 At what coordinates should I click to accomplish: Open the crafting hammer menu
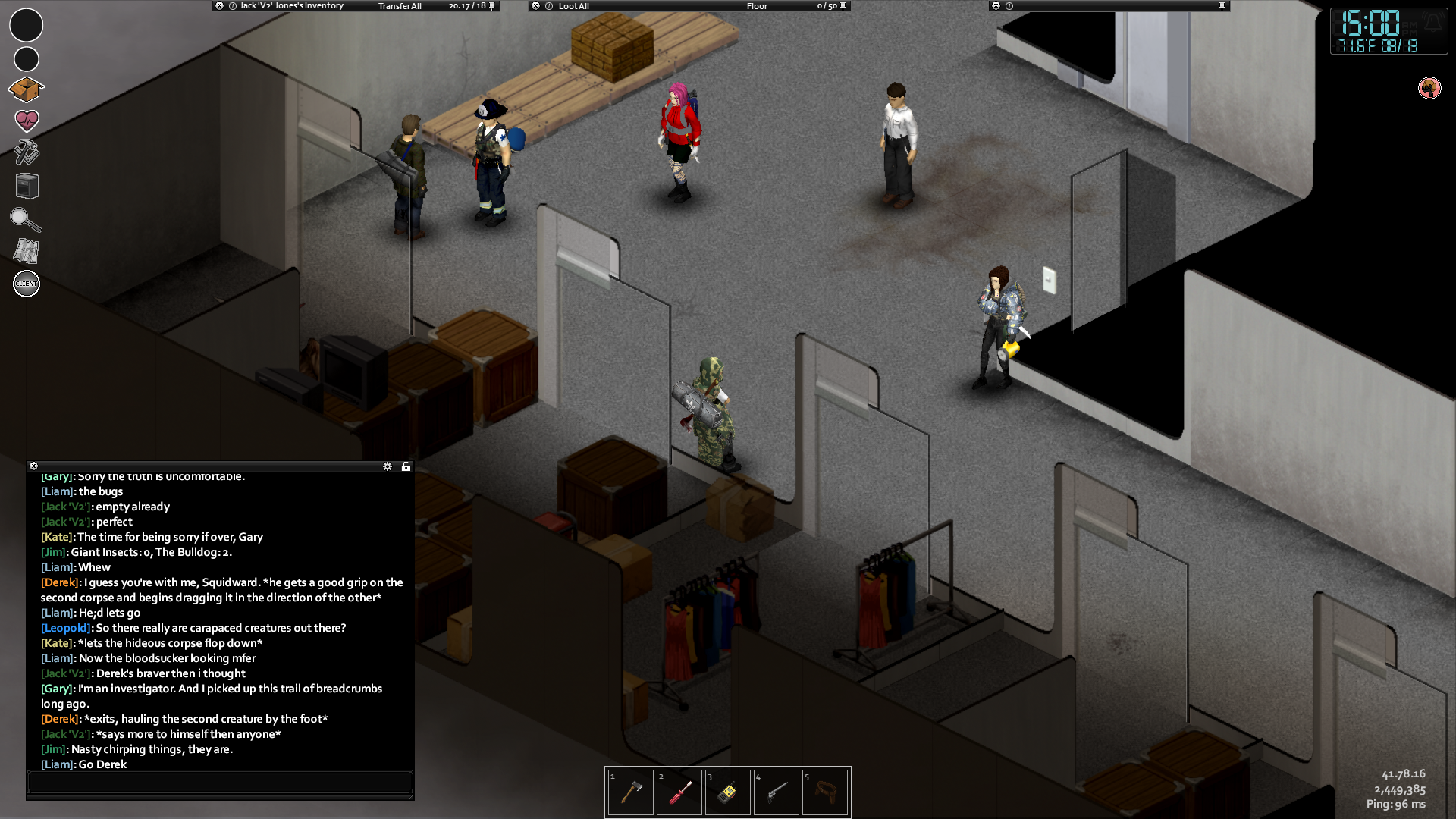tap(27, 152)
